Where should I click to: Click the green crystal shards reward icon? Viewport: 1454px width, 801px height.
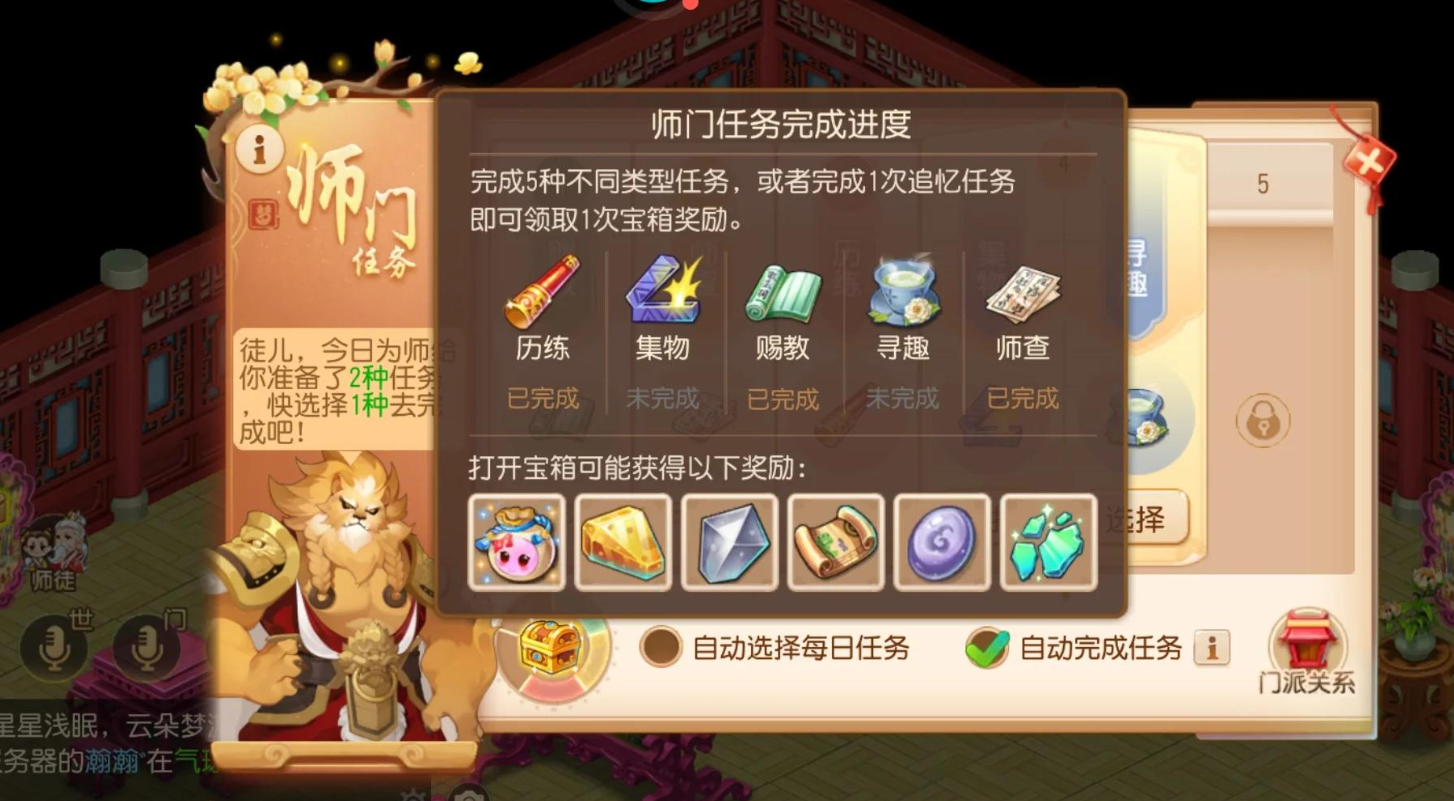coord(1047,541)
